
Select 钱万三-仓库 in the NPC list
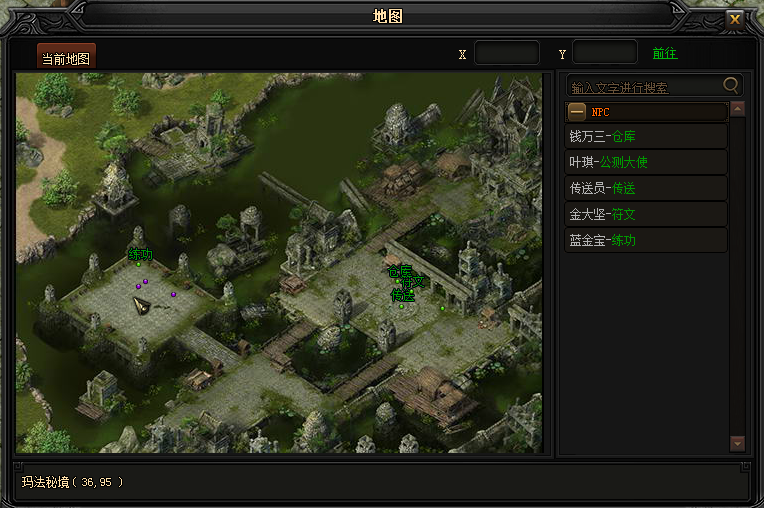(x=645, y=136)
